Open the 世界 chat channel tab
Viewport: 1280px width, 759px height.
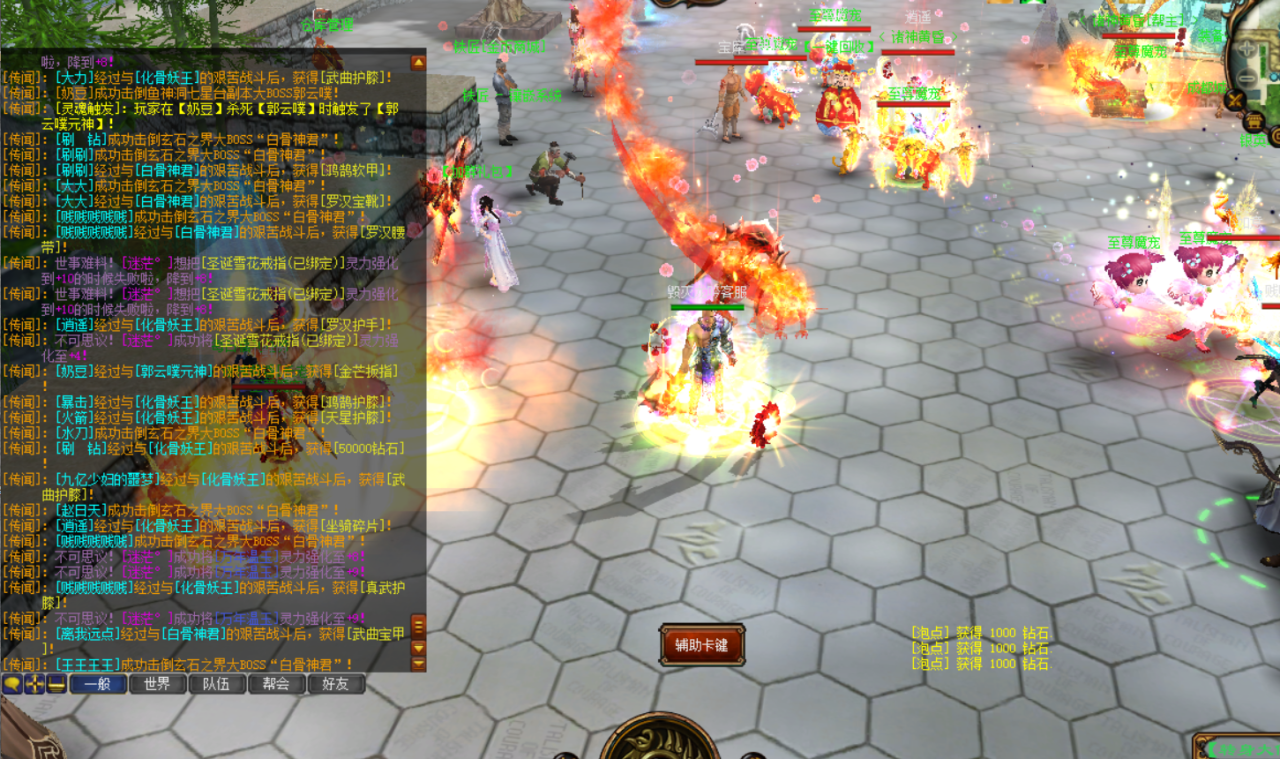pos(157,684)
